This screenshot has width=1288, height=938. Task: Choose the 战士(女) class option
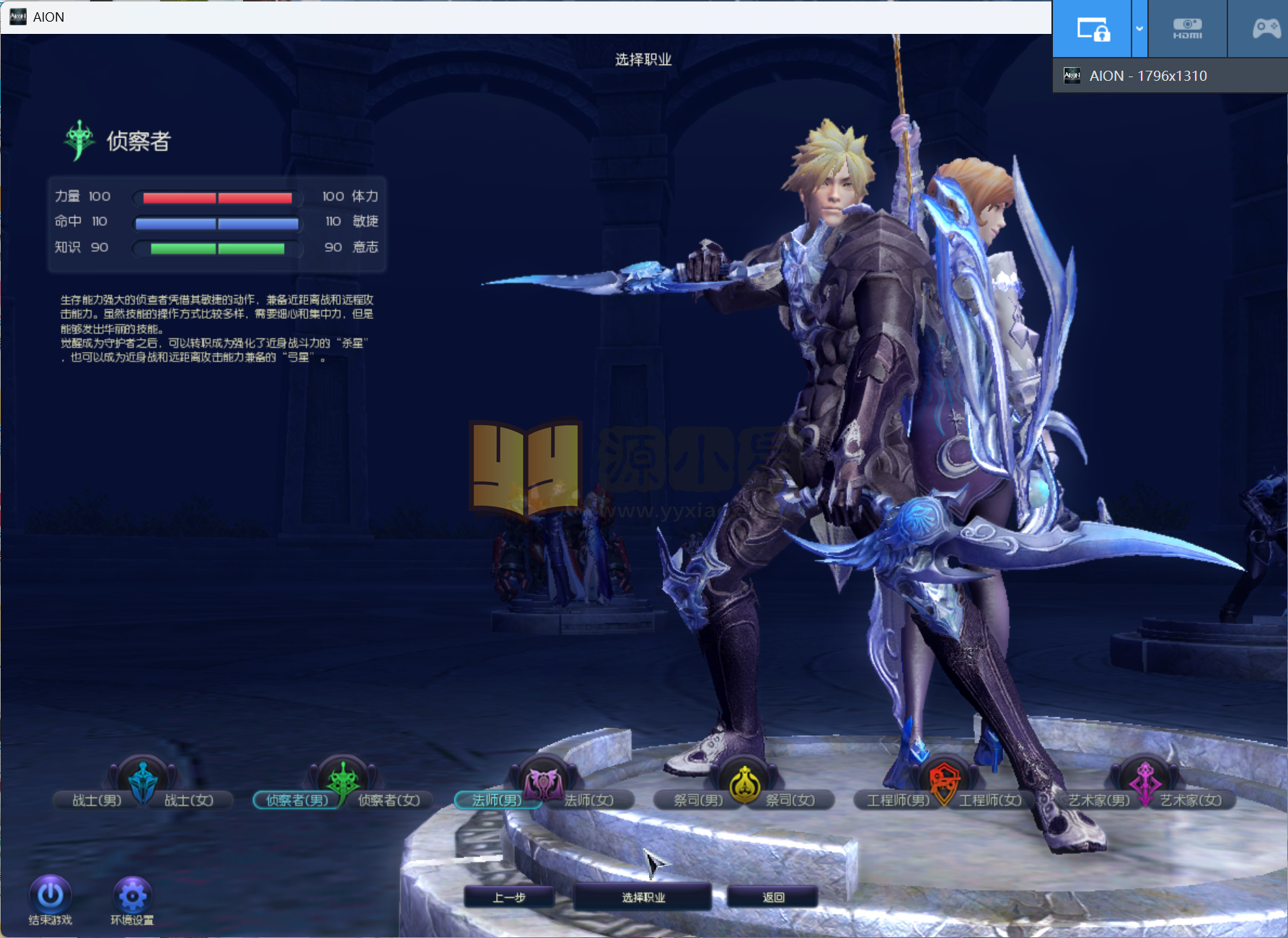click(x=189, y=800)
